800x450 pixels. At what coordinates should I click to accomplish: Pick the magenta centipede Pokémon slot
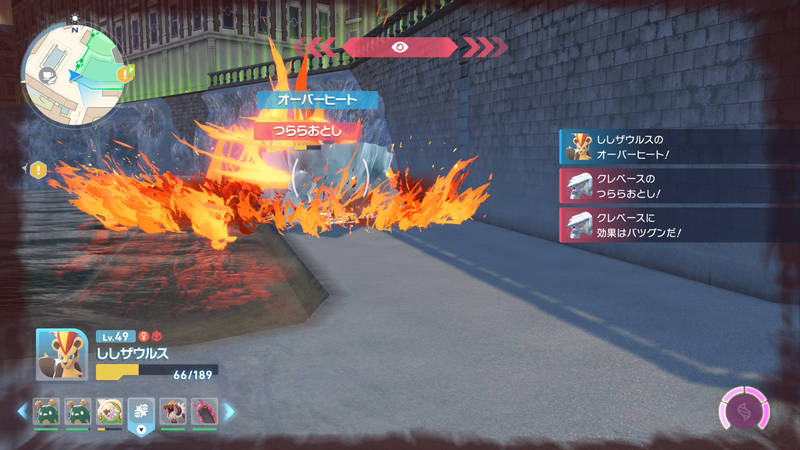(x=203, y=411)
